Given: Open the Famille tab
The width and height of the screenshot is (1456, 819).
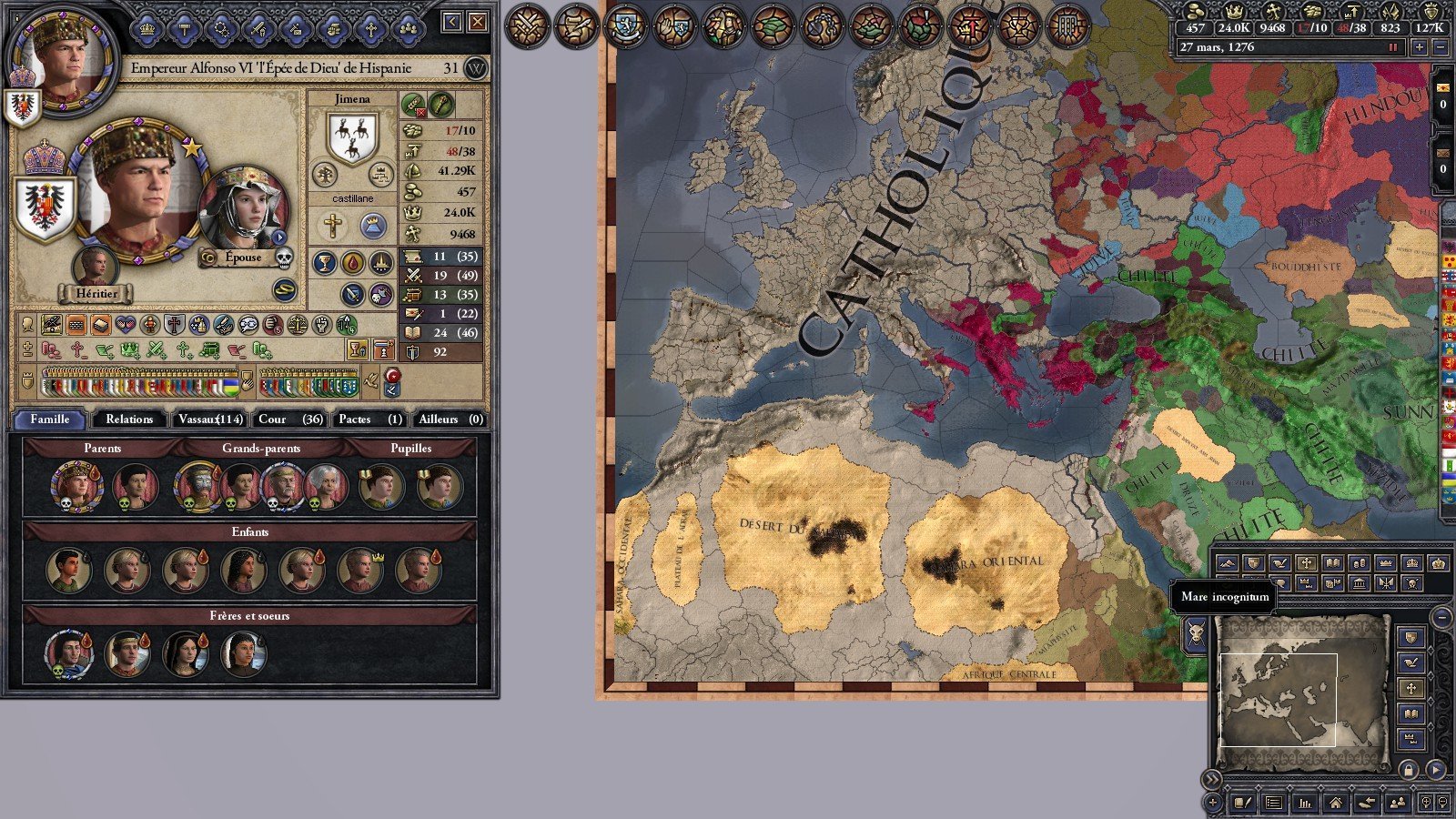Looking at the screenshot, I should click(50, 419).
